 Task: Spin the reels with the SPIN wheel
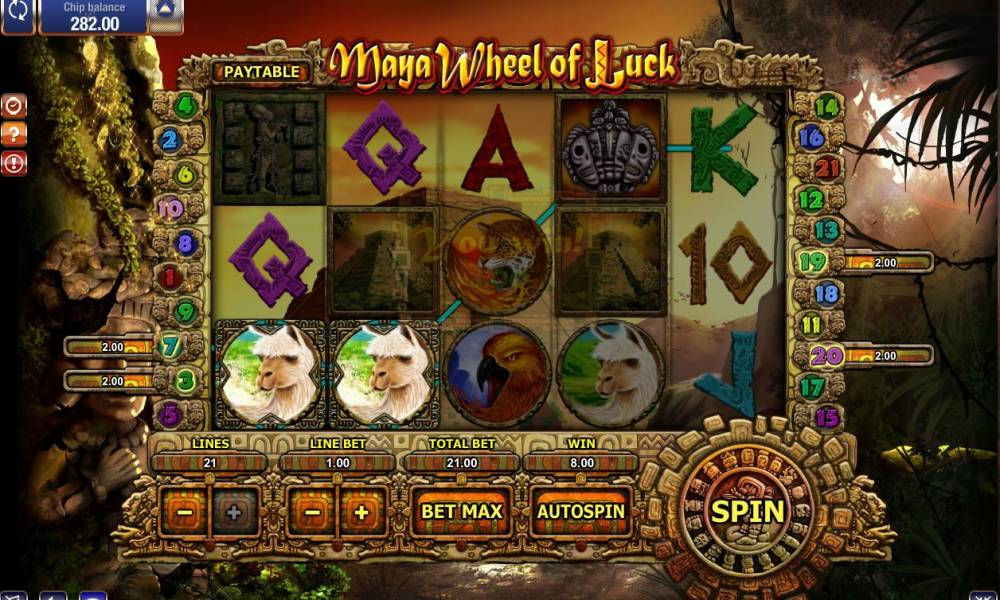747,511
